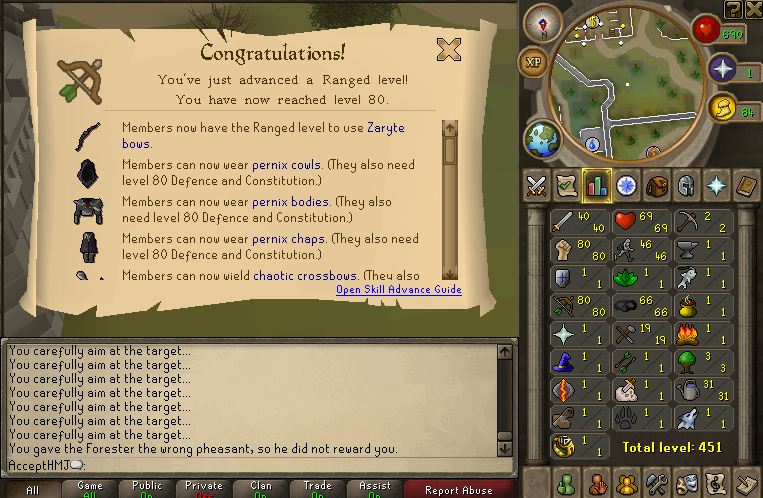Click the scroll-down arrow on the level-up list

point(450,273)
